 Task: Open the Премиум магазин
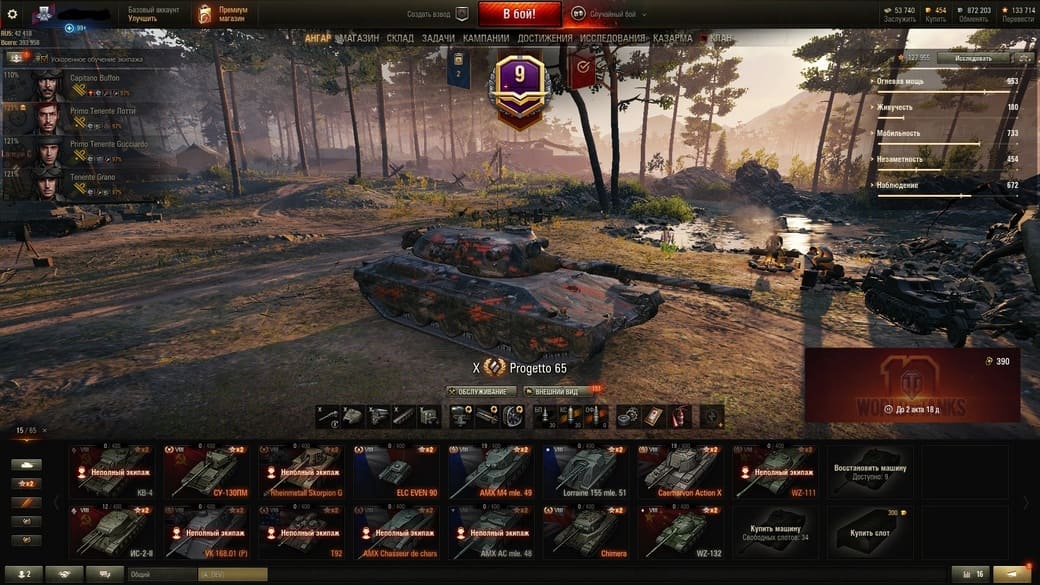223,14
